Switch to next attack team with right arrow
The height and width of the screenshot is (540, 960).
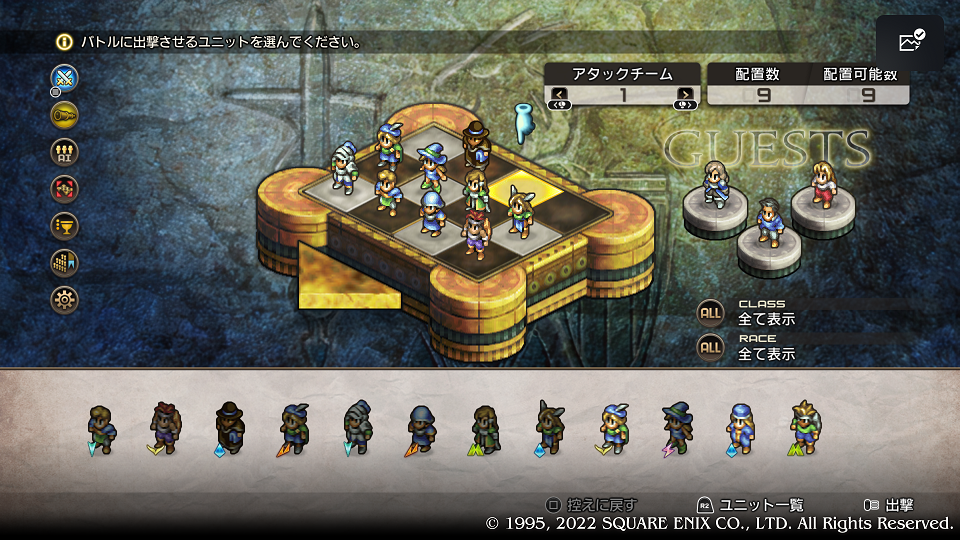coord(685,95)
